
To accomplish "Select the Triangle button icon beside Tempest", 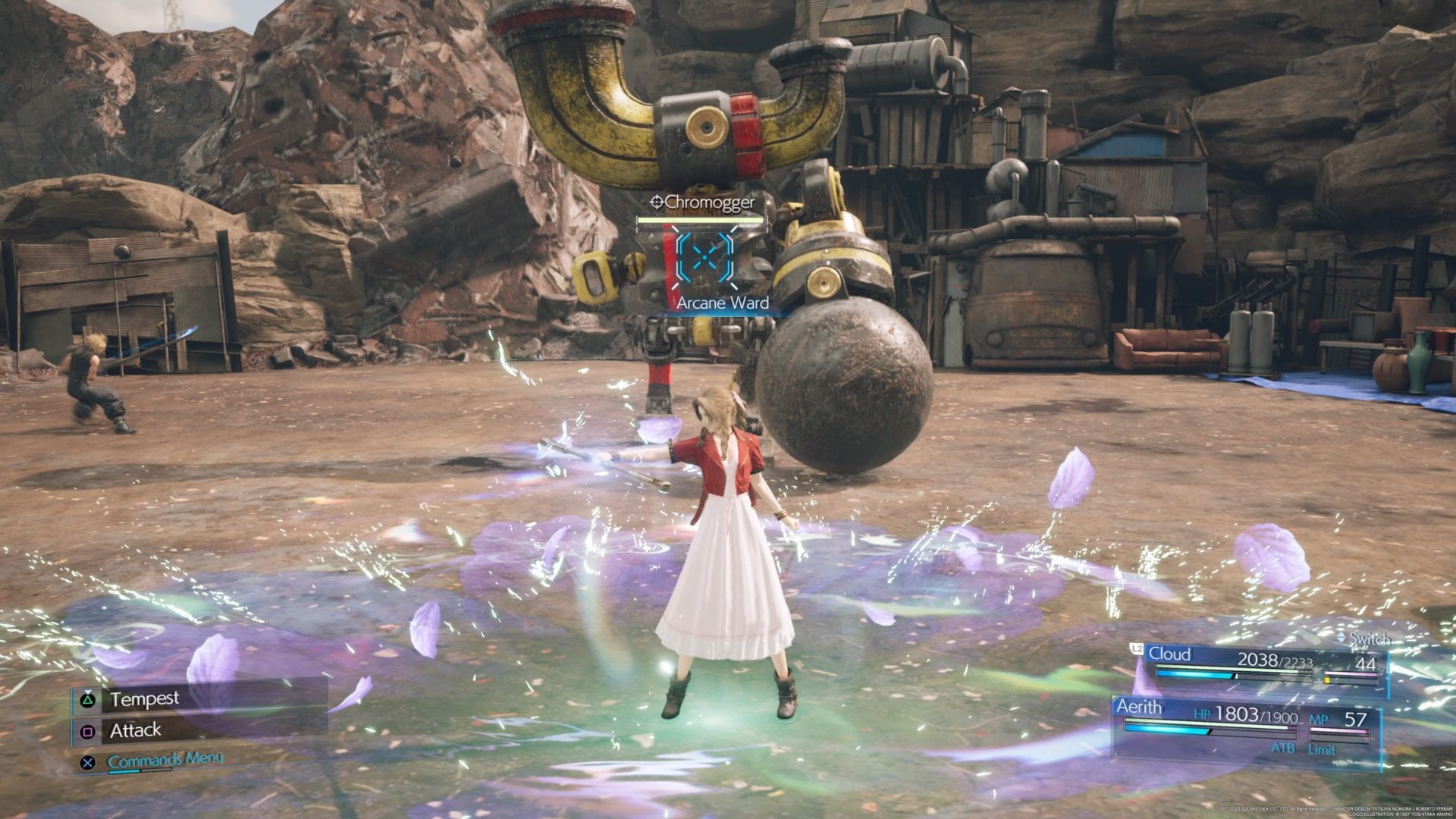I will click(87, 701).
